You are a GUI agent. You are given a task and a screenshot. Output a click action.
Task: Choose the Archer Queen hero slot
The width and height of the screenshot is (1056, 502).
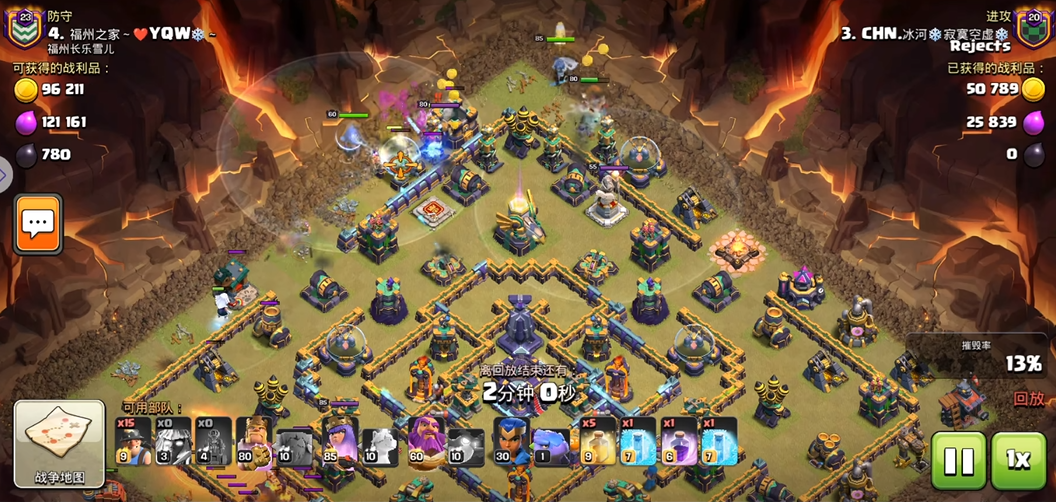pyautogui.click(x=340, y=442)
